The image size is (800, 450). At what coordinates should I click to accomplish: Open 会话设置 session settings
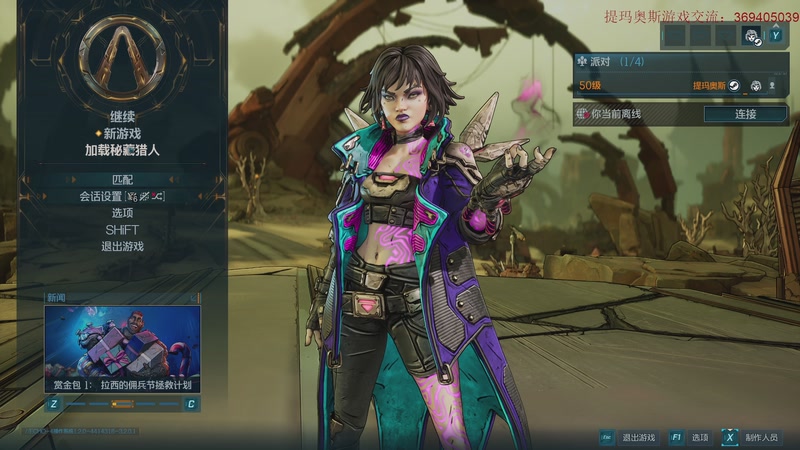[x=122, y=196]
